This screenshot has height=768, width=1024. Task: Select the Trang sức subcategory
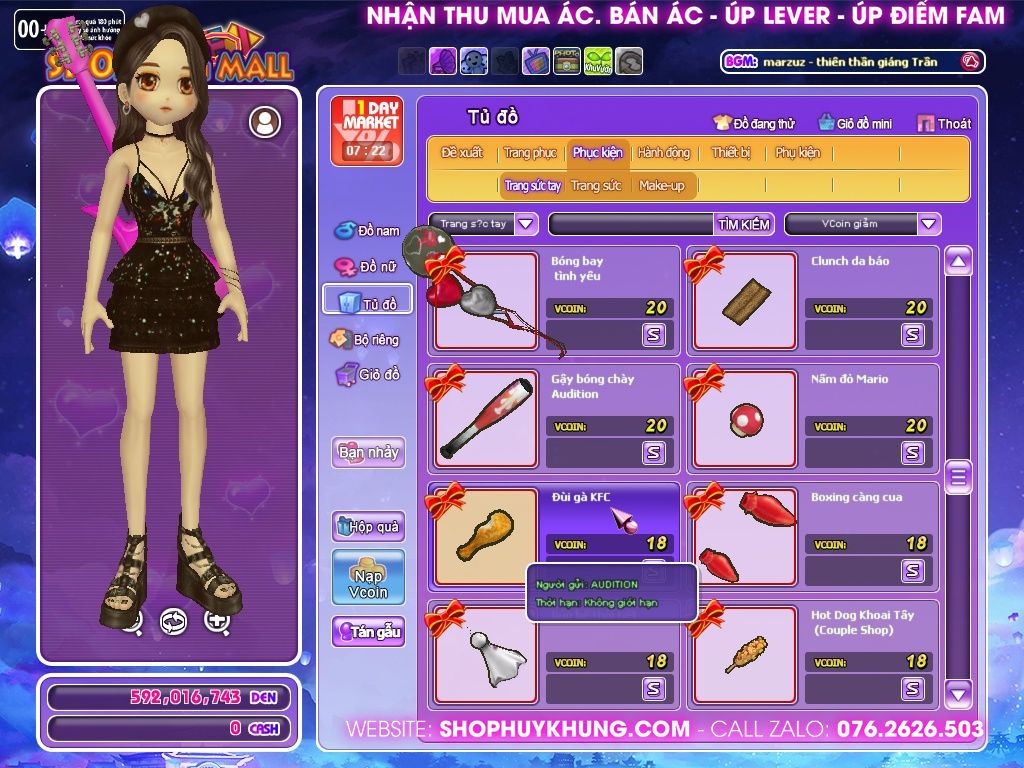596,186
